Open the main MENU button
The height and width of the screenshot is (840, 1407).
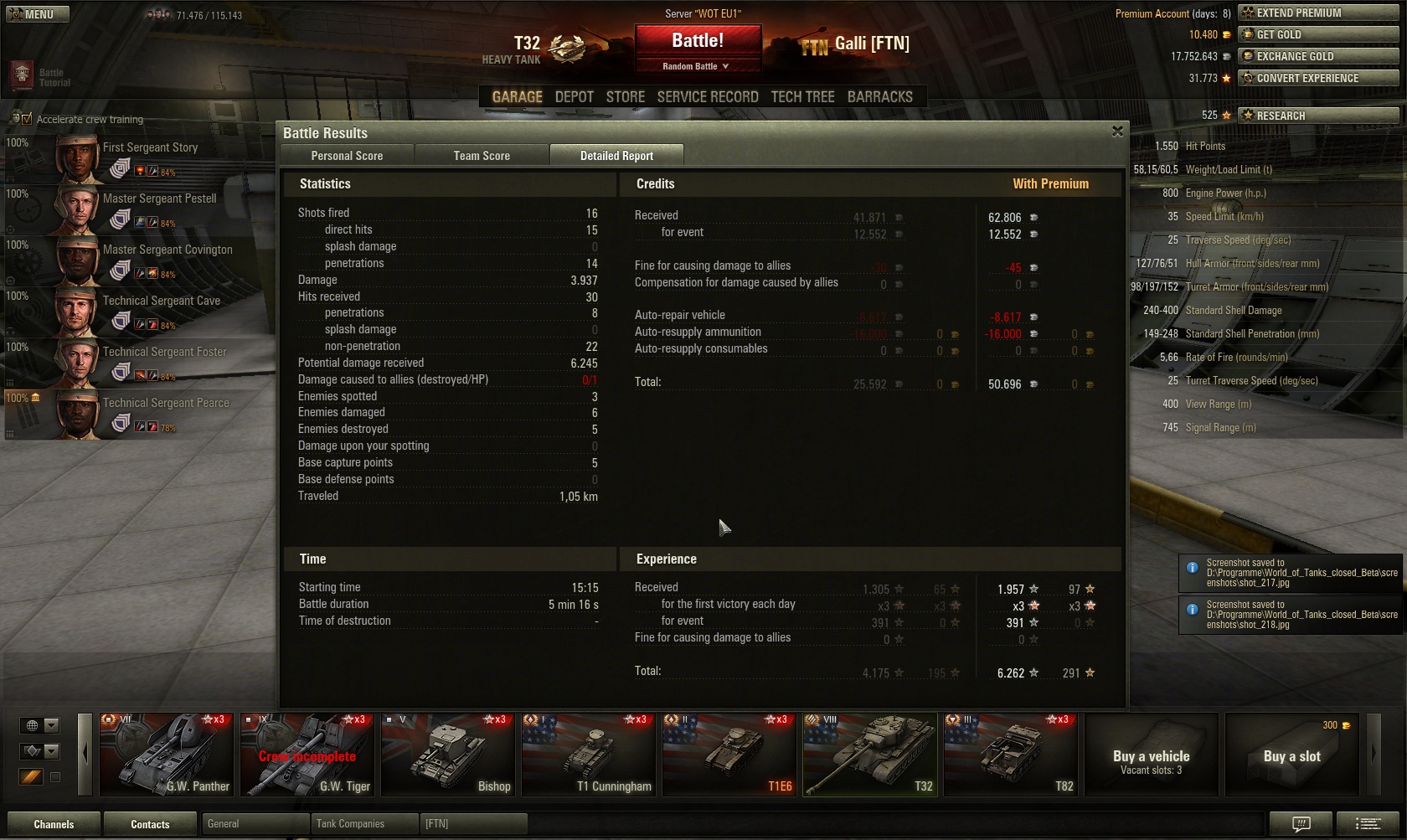click(37, 14)
